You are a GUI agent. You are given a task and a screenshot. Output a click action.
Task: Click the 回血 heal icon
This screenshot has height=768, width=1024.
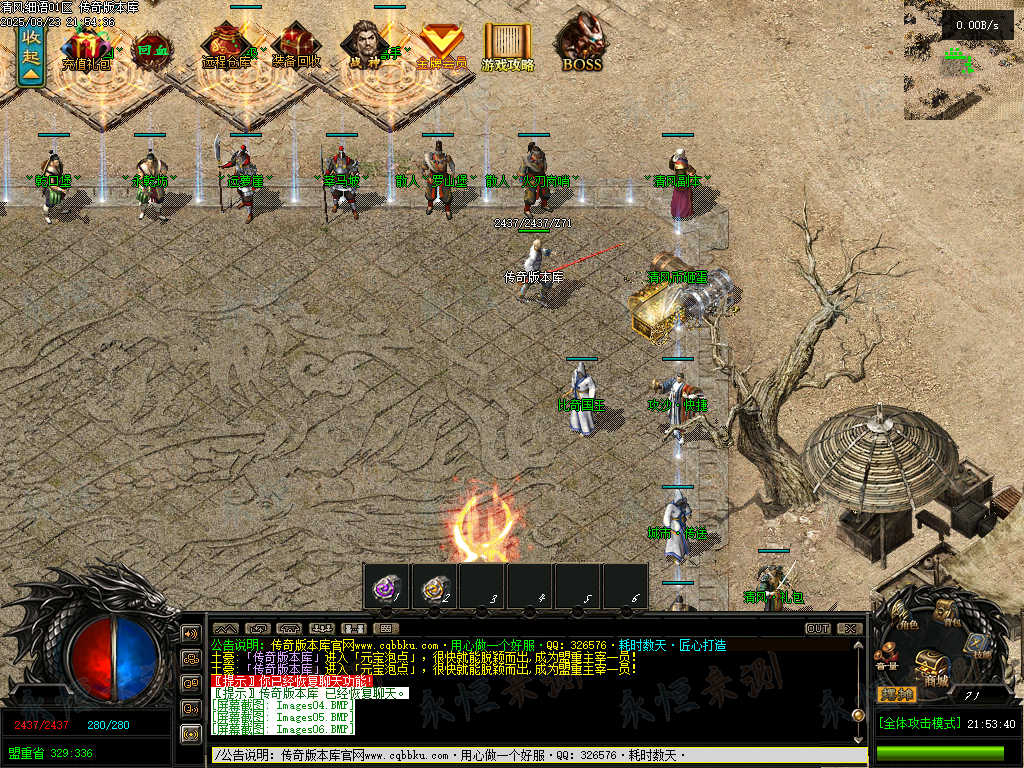(x=151, y=50)
